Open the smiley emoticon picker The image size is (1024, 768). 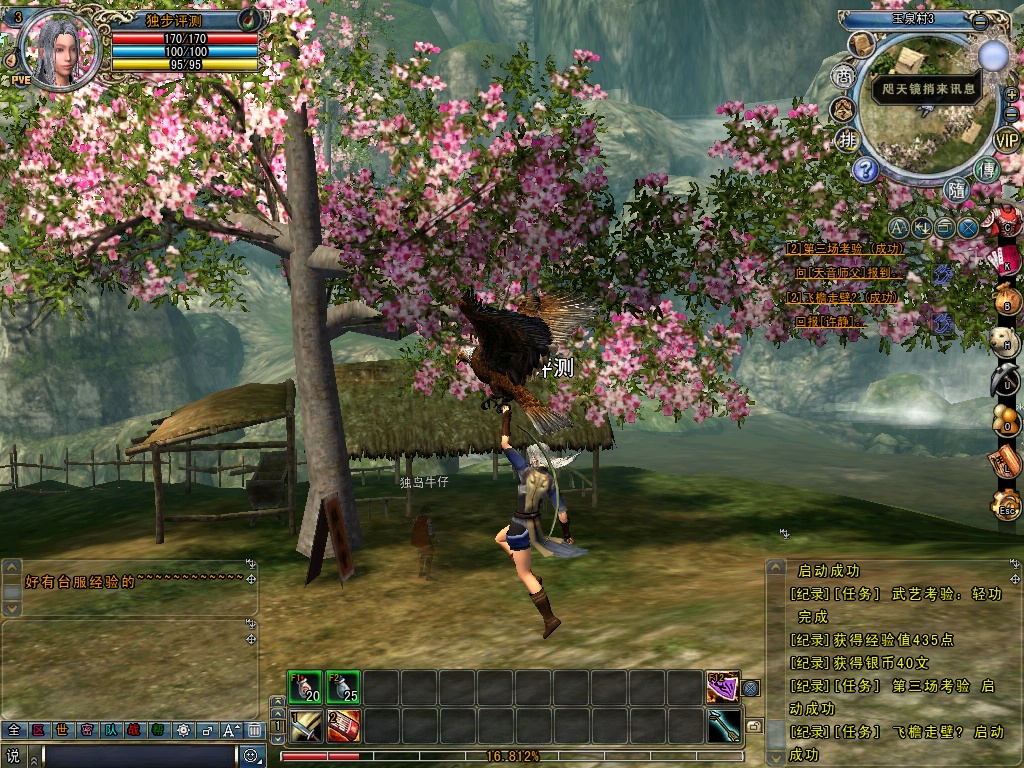pos(250,756)
